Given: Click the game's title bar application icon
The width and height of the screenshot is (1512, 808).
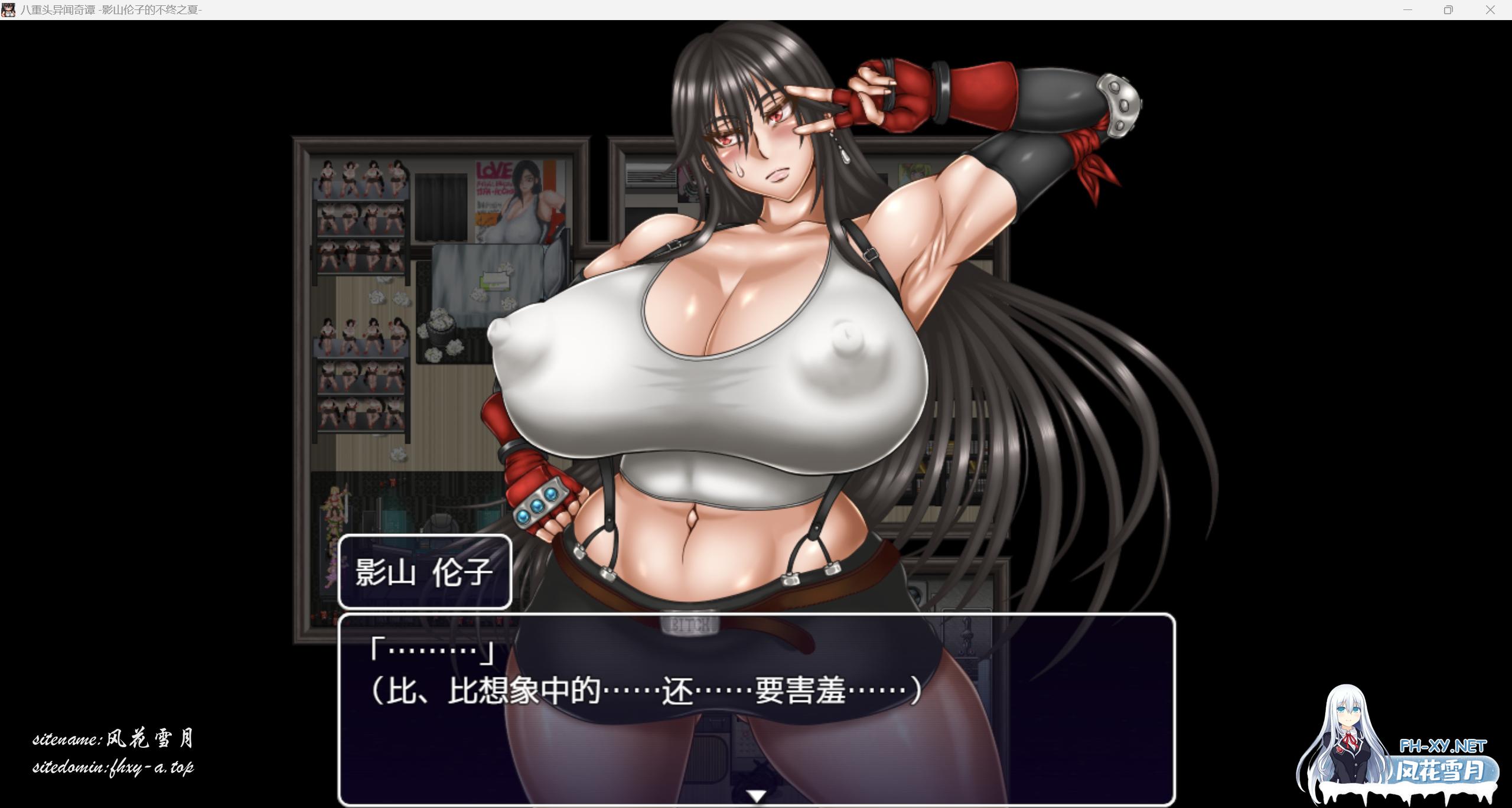Looking at the screenshot, I should click(x=9, y=11).
